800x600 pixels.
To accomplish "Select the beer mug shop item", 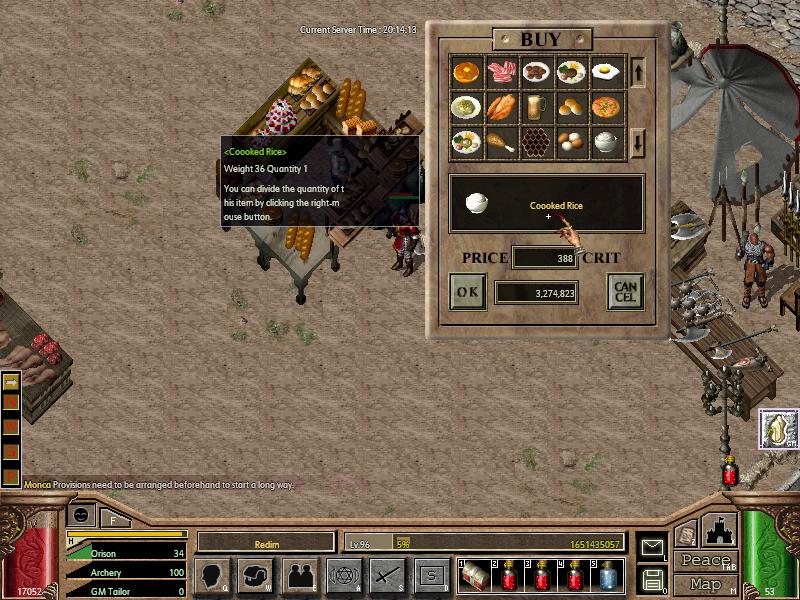I will [536, 107].
